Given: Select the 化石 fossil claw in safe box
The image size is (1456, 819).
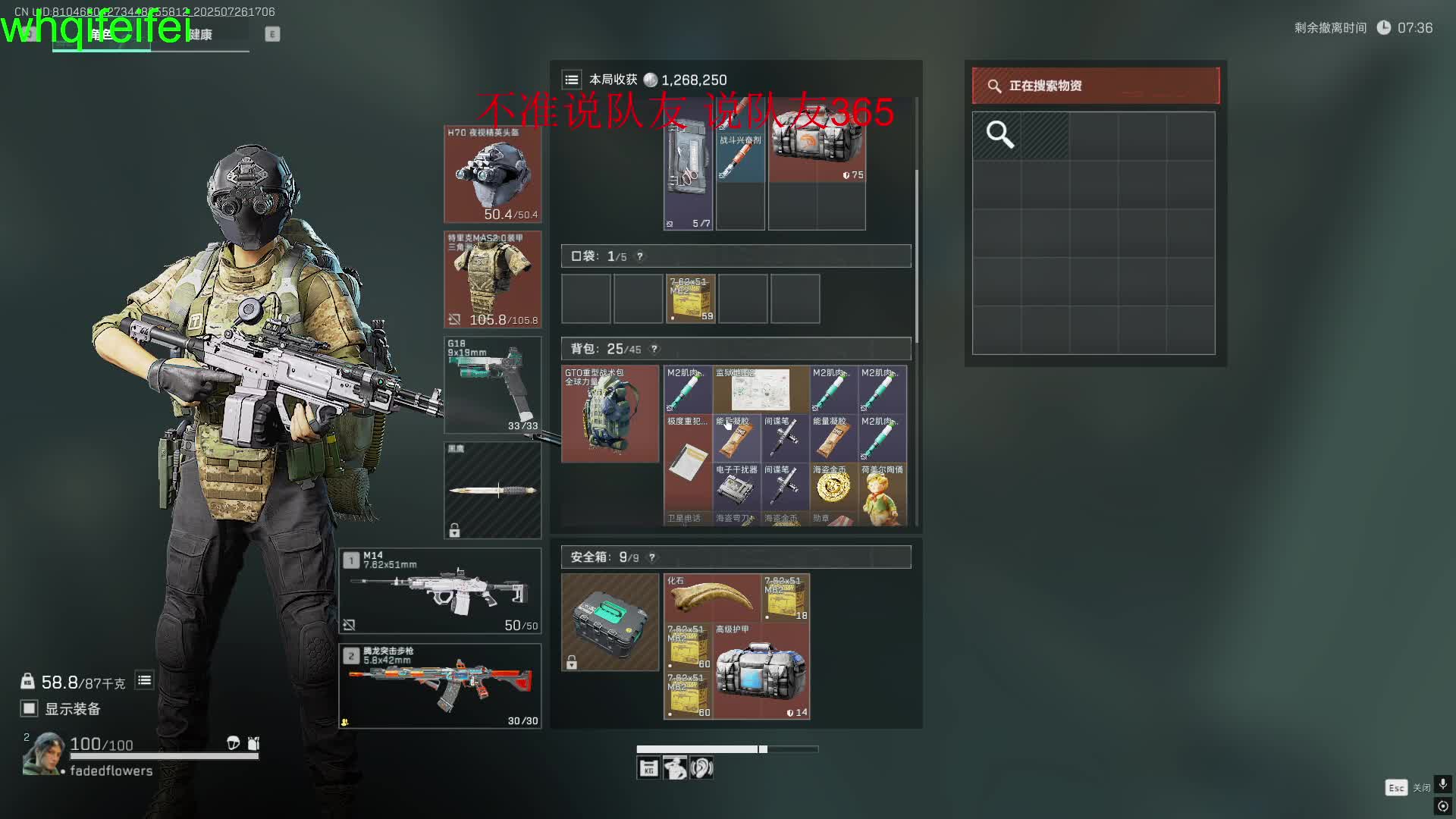Looking at the screenshot, I should pos(711,598).
